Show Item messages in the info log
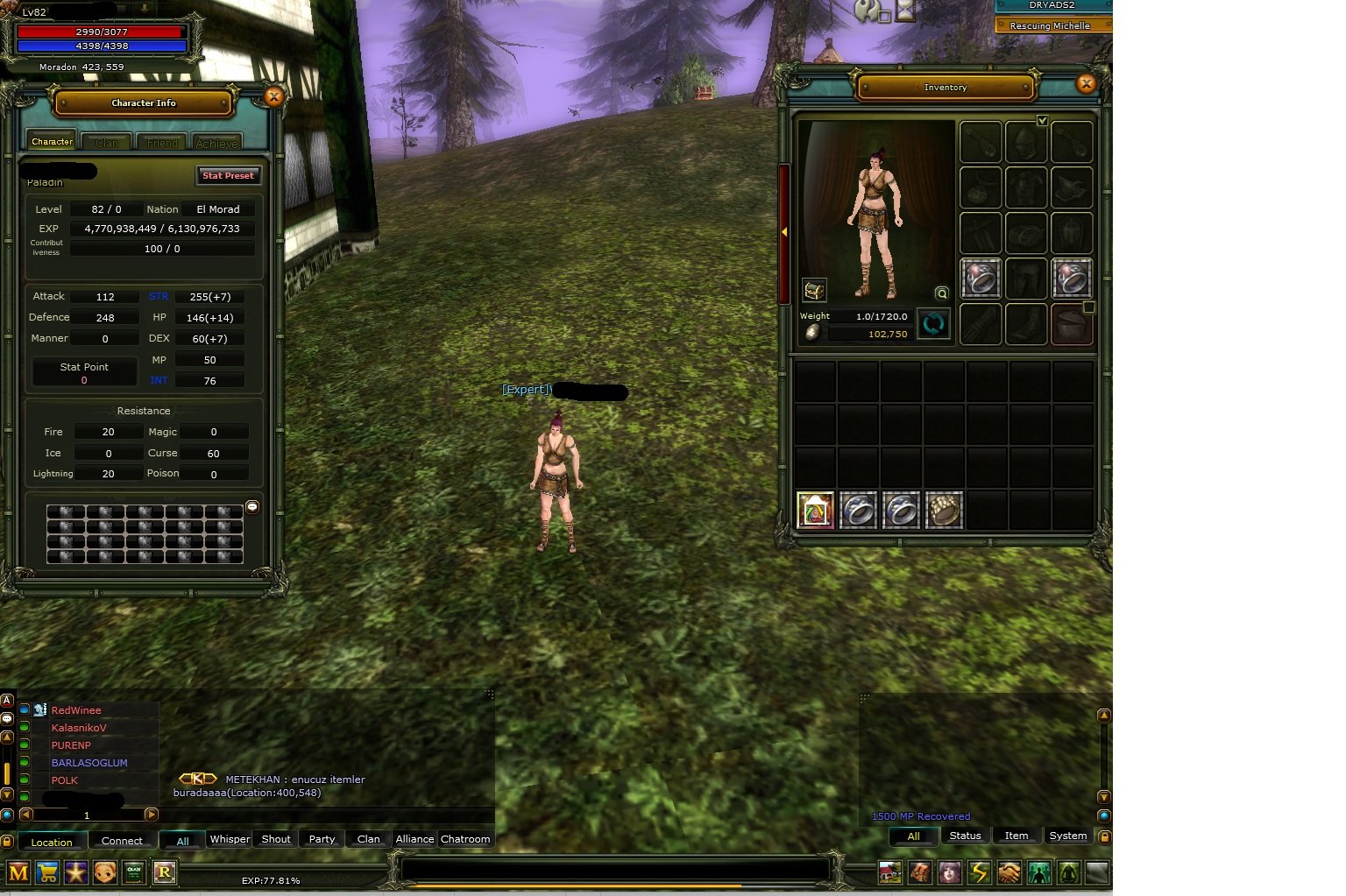Screen dimensions: 1346x896 (x=1017, y=836)
